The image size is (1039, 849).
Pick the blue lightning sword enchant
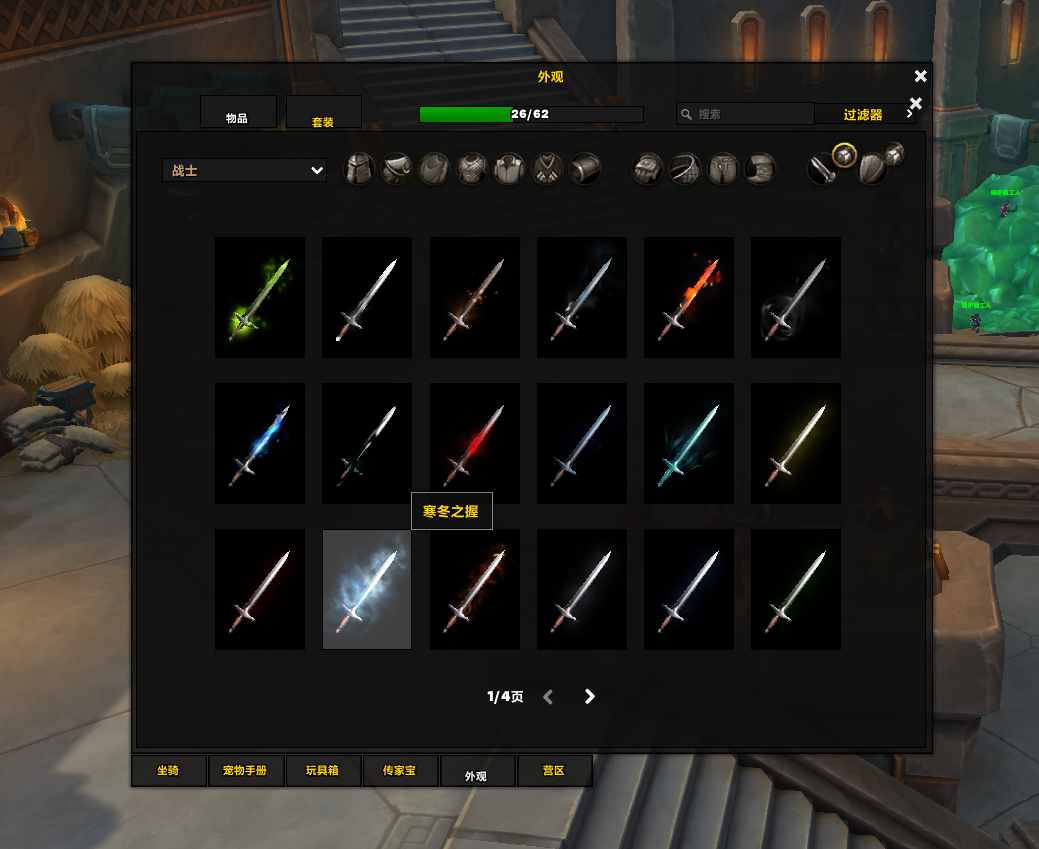click(x=260, y=443)
